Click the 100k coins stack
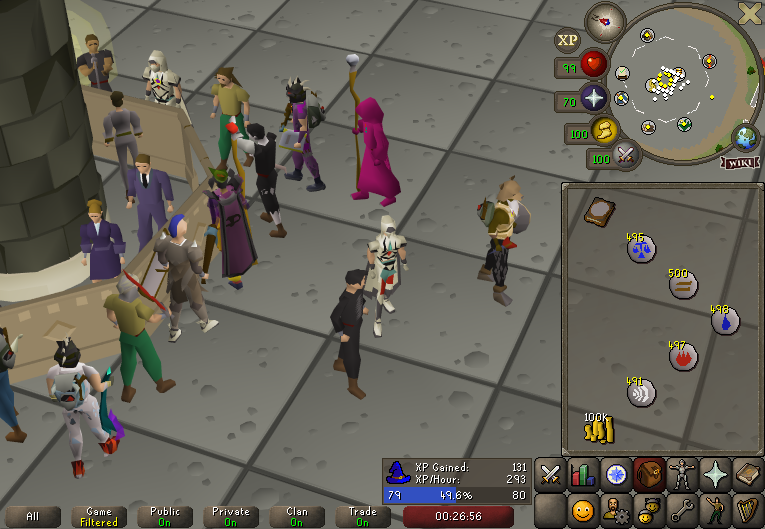Viewport: 765px width, 529px height. pyautogui.click(x=598, y=427)
